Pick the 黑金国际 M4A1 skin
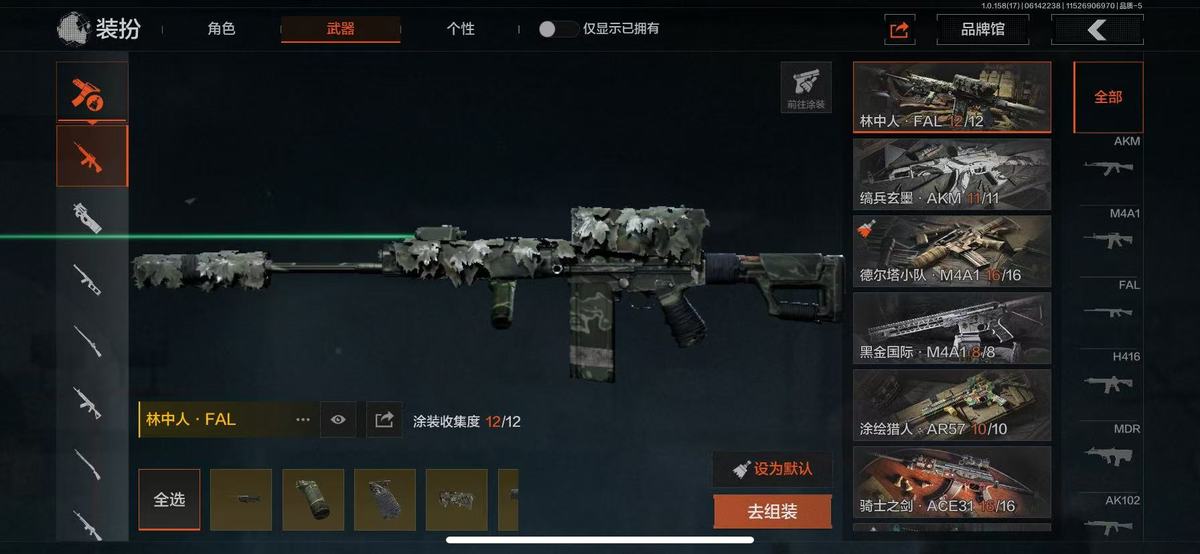 [951, 328]
